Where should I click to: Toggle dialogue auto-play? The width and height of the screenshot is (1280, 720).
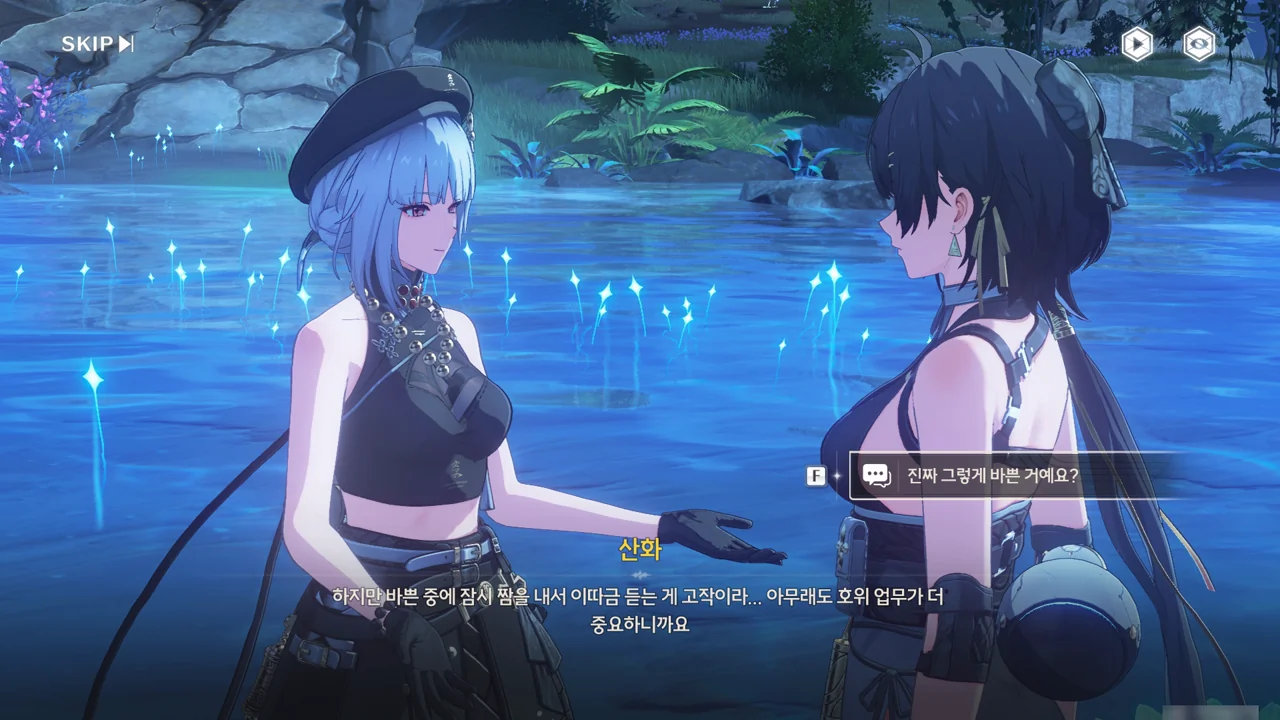tap(1136, 44)
